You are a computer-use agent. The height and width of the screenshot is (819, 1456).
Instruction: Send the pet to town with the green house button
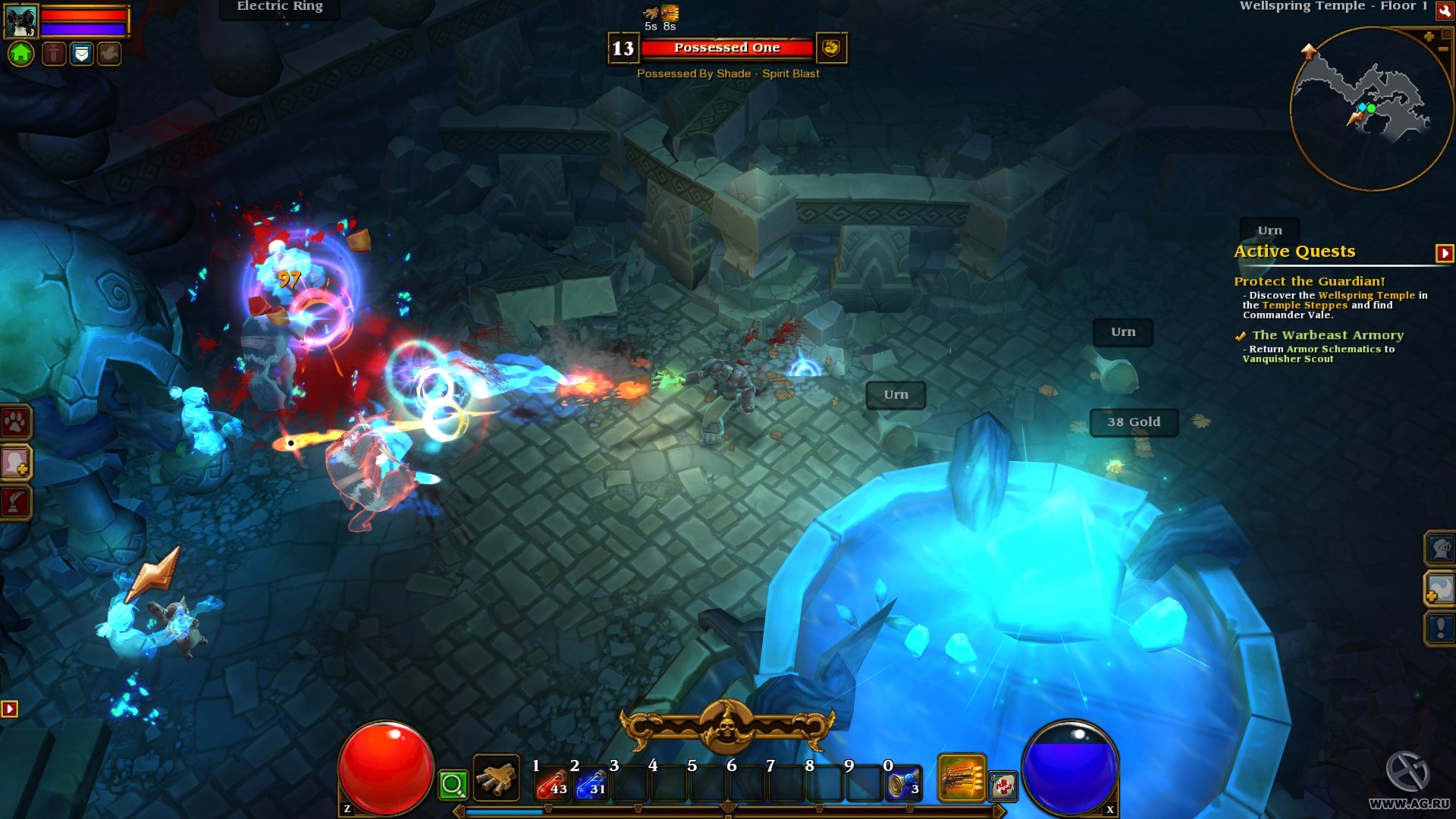(21, 54)
